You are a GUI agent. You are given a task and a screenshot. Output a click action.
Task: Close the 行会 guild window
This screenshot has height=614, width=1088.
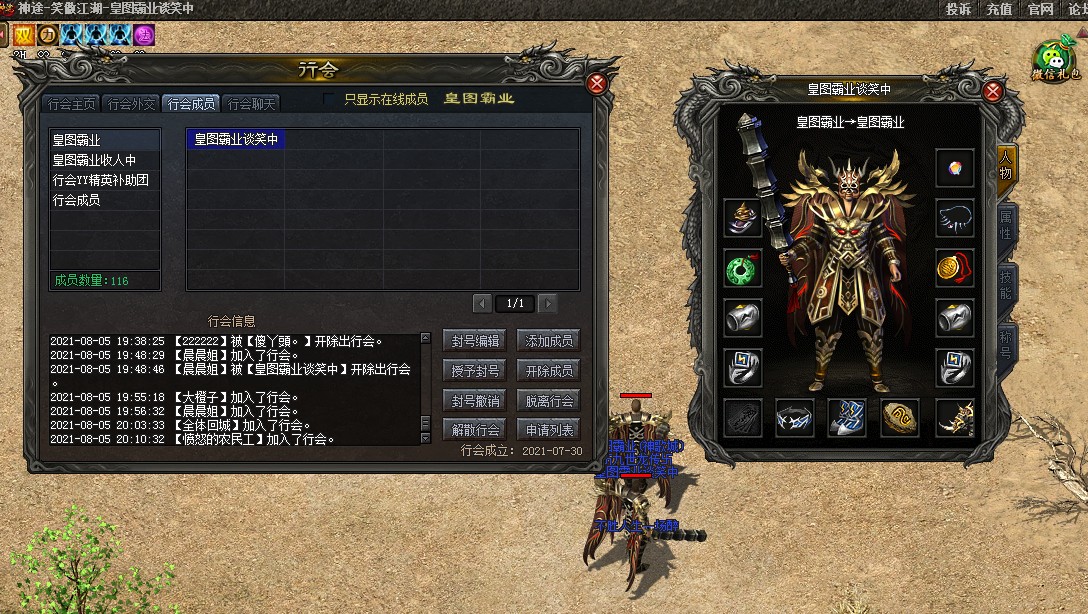[597, 83]
